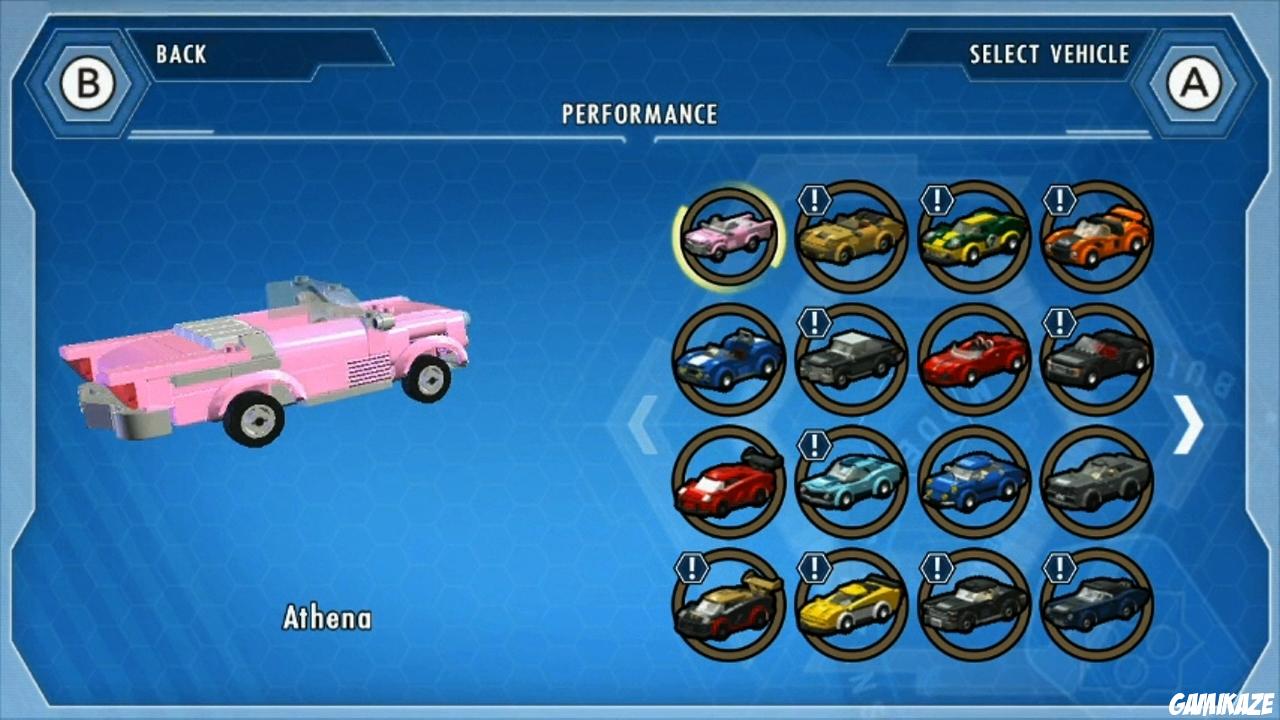Click the right chevron for next vehicle page
This screenshot has height=720, width=1280.
coord(1190,425)
